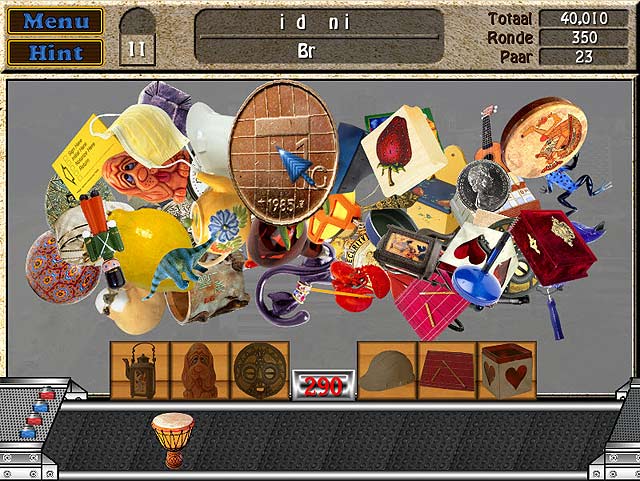Use the Hint button
640x481 pixels.
[54, 52]
